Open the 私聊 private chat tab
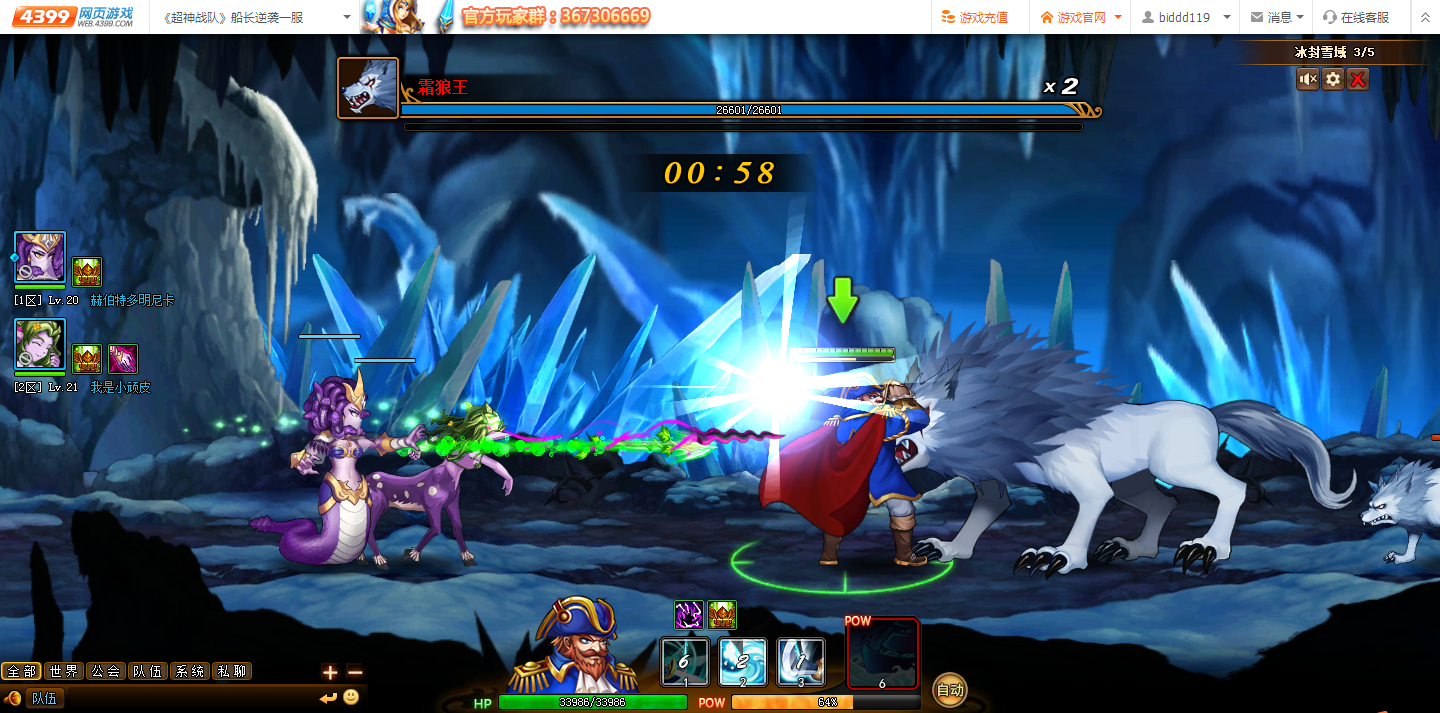The width and height of the screenshot is (1440, 713). pyautogui.click(x=231, y=671)
